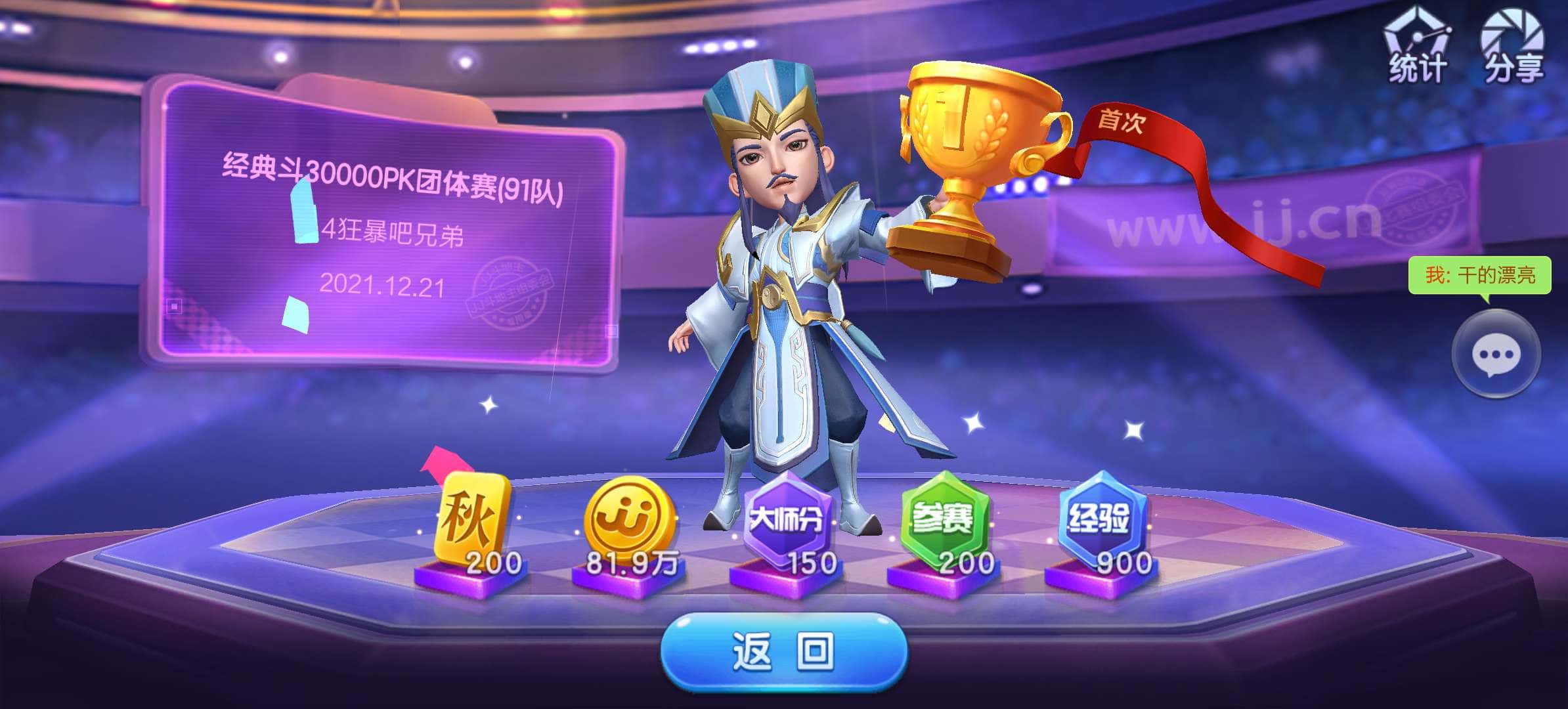
Task: Select the purple 大师分 badge
Action: coord(787,515)
